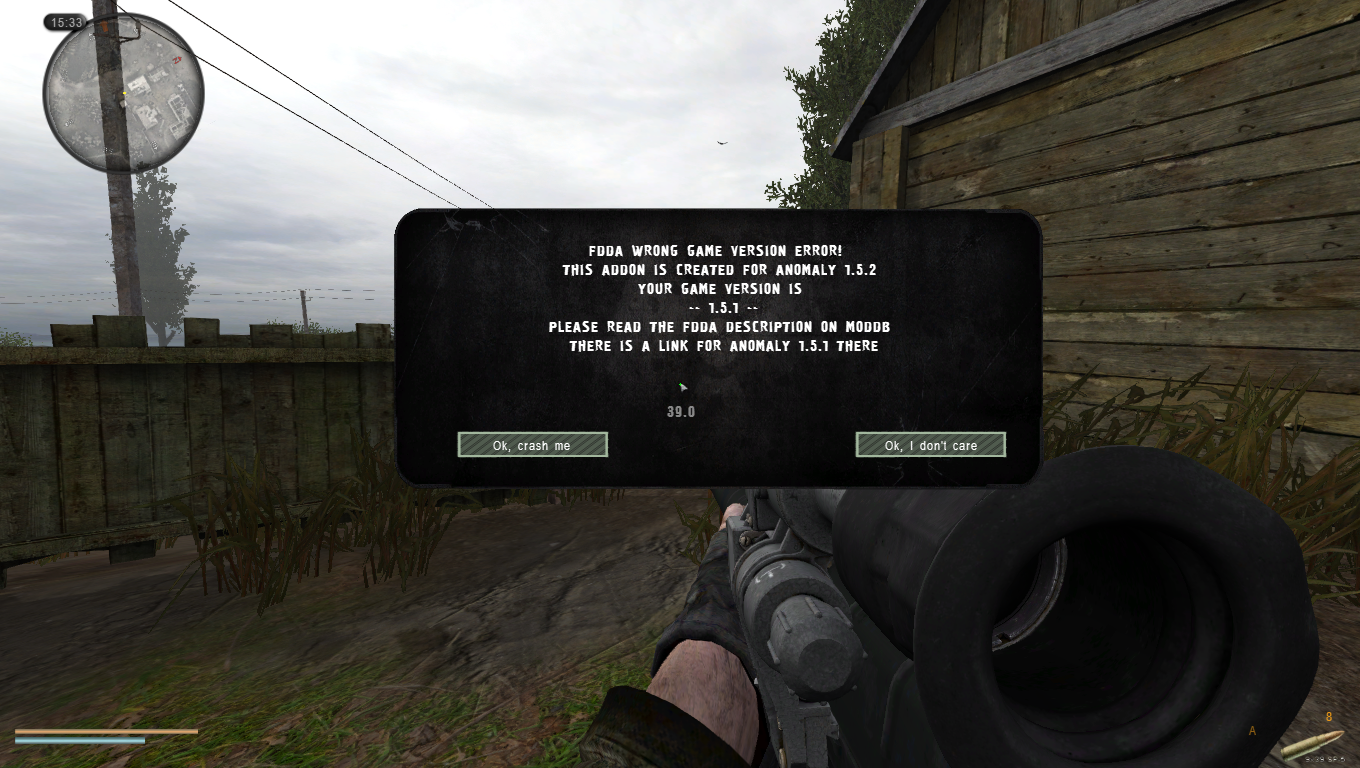Click the player position marker on the minimap

coord(122,95)
